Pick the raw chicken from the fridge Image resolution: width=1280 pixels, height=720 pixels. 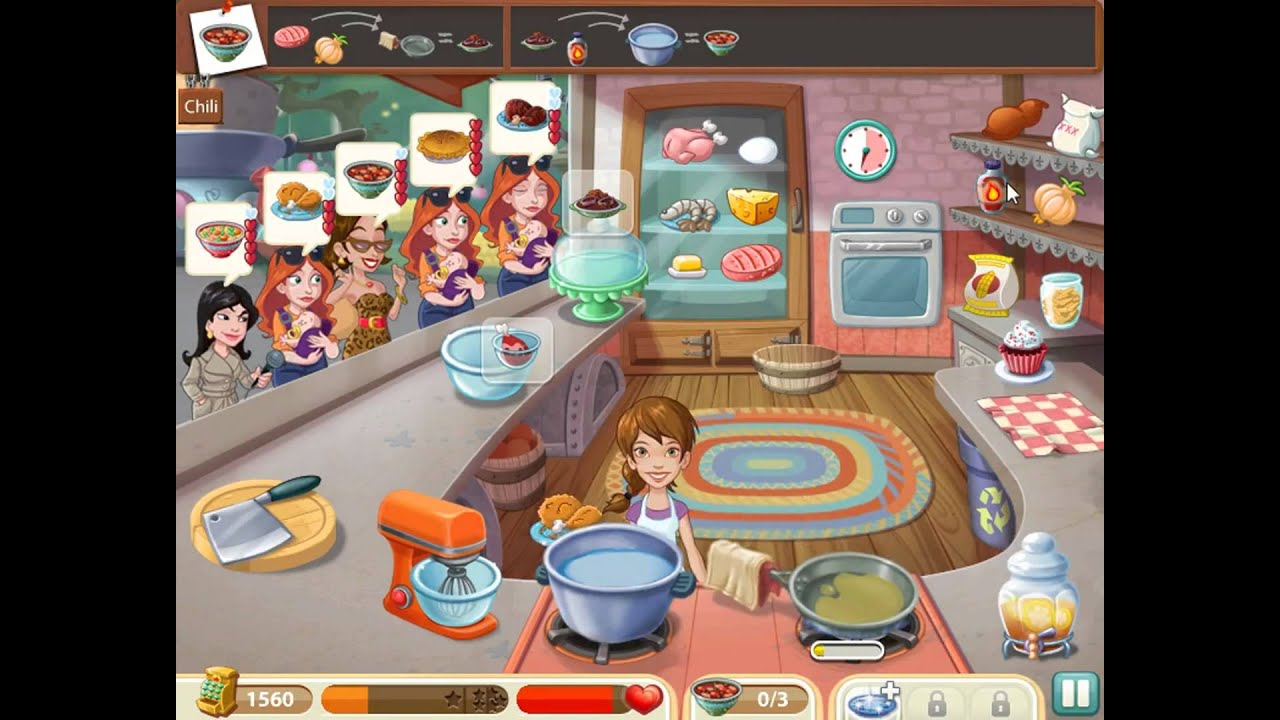[x=691, y=142]
